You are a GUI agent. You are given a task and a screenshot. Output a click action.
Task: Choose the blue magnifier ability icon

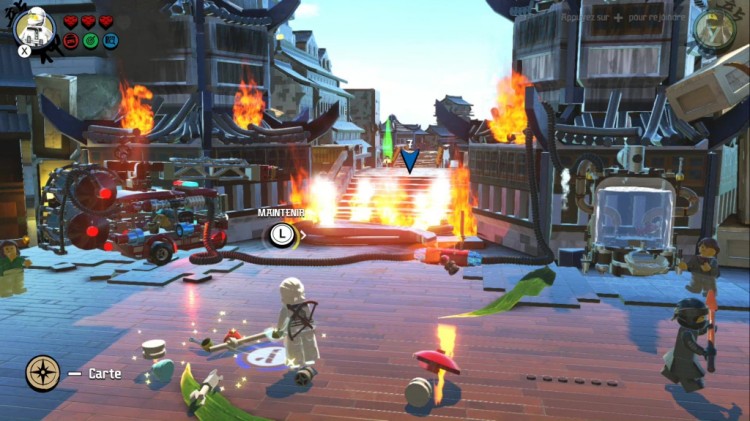(109, 41)
